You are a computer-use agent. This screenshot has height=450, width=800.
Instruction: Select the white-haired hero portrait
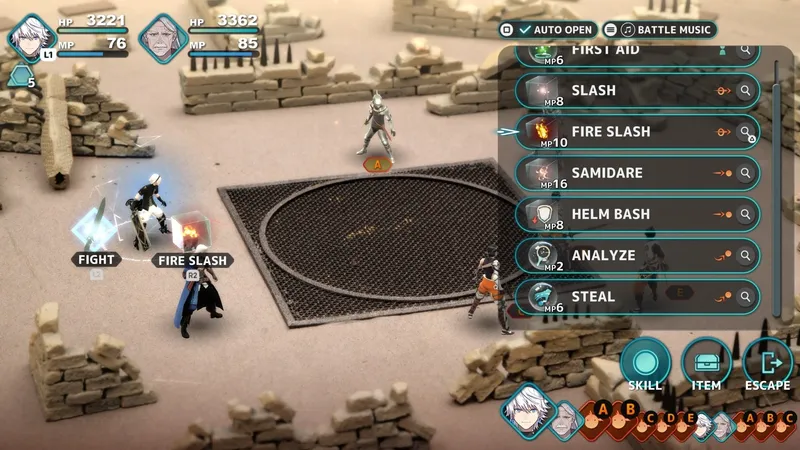click(32, 38)
